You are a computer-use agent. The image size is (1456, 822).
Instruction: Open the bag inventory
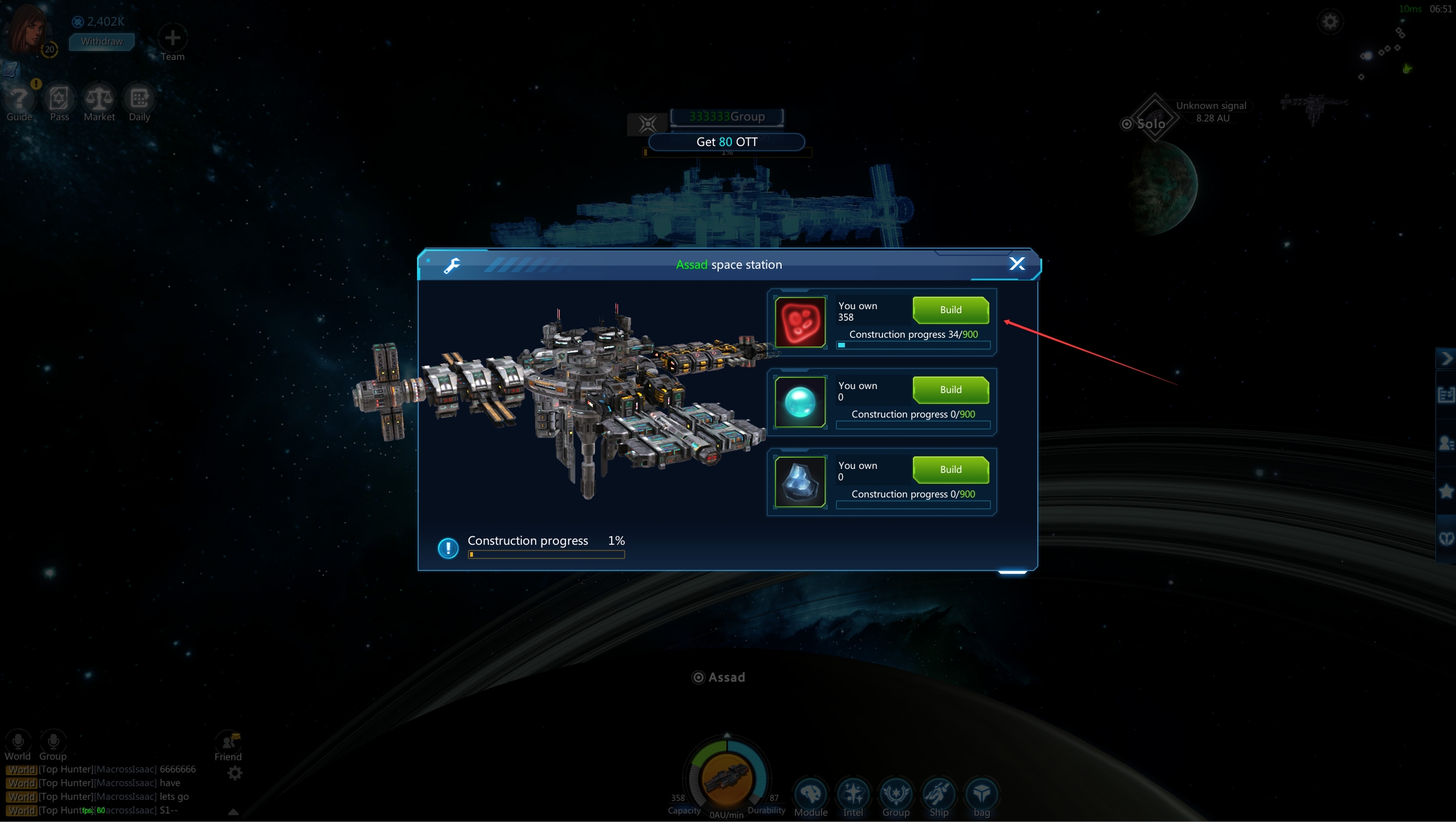[x=981, y=794]
